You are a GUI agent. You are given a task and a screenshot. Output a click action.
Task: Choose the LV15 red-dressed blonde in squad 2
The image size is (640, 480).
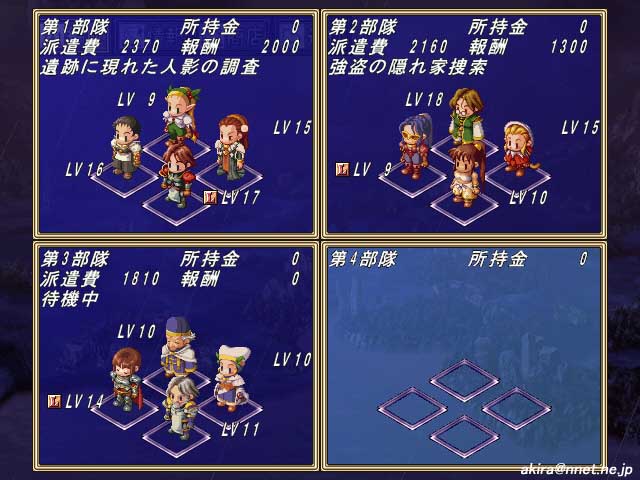[x=515, y=147]
